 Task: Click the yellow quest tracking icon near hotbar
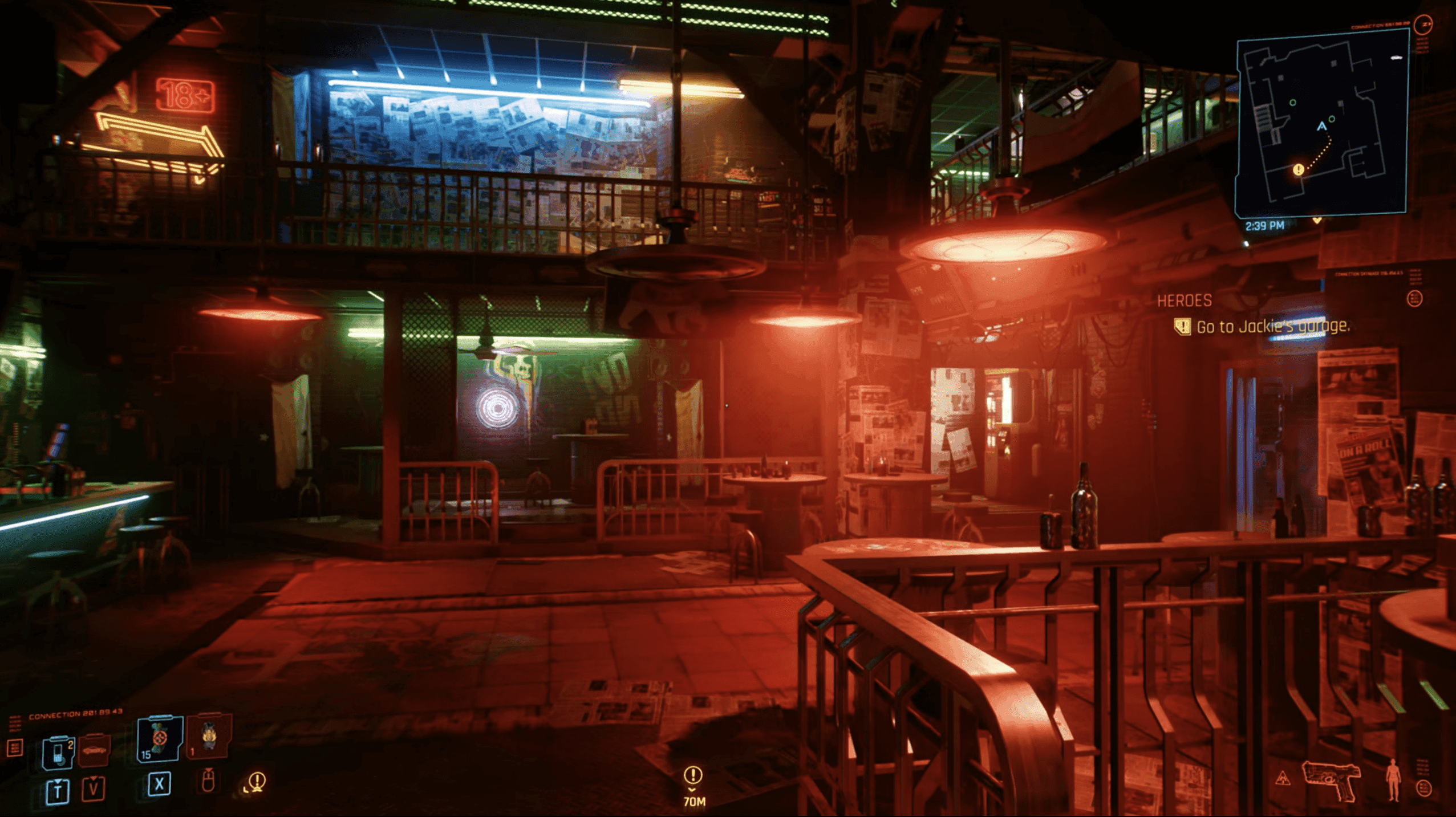point(255,782)
